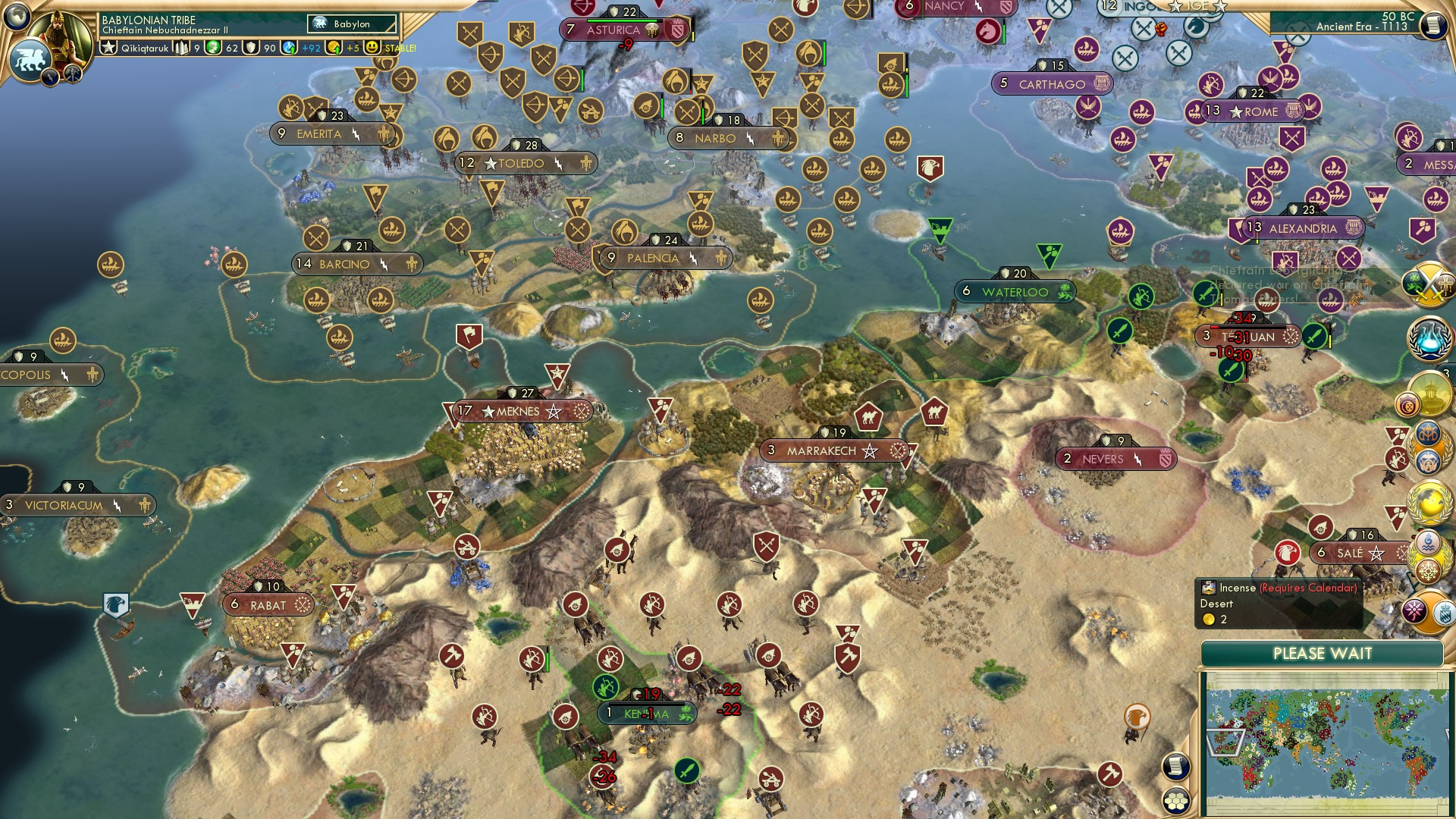Open the notification log scroll beside the minimap
Viewport: 1456px width, 819px height.
(1175, 767)
